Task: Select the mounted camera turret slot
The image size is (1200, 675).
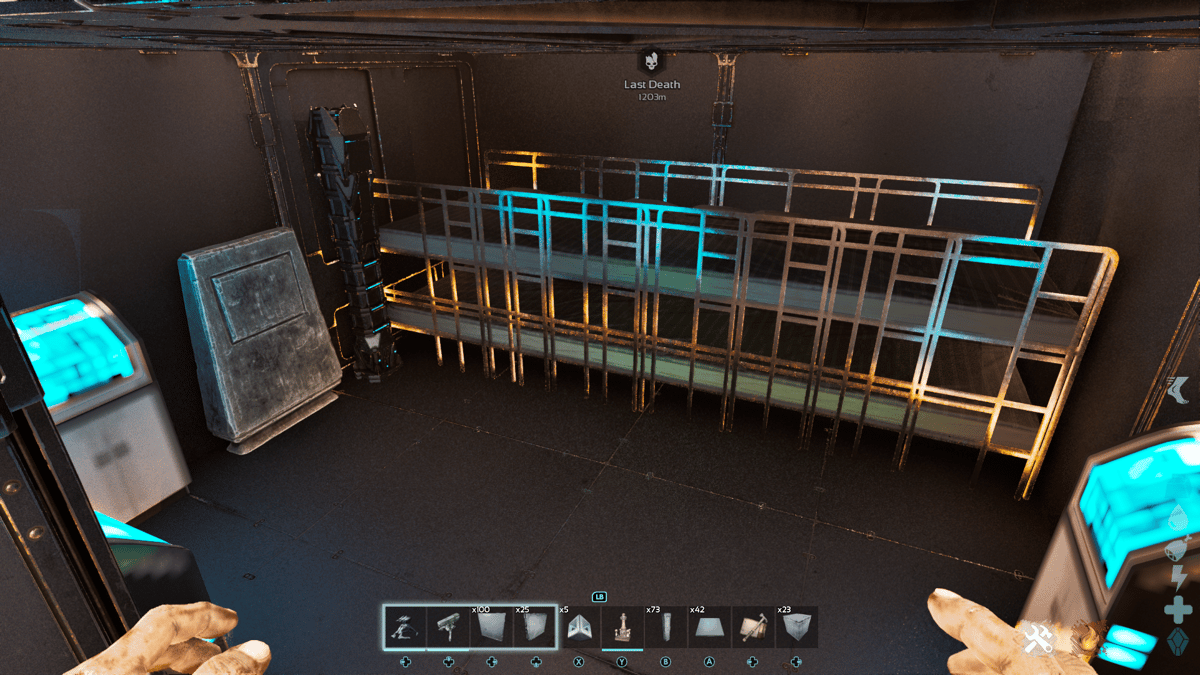Action: pos(448,628)
